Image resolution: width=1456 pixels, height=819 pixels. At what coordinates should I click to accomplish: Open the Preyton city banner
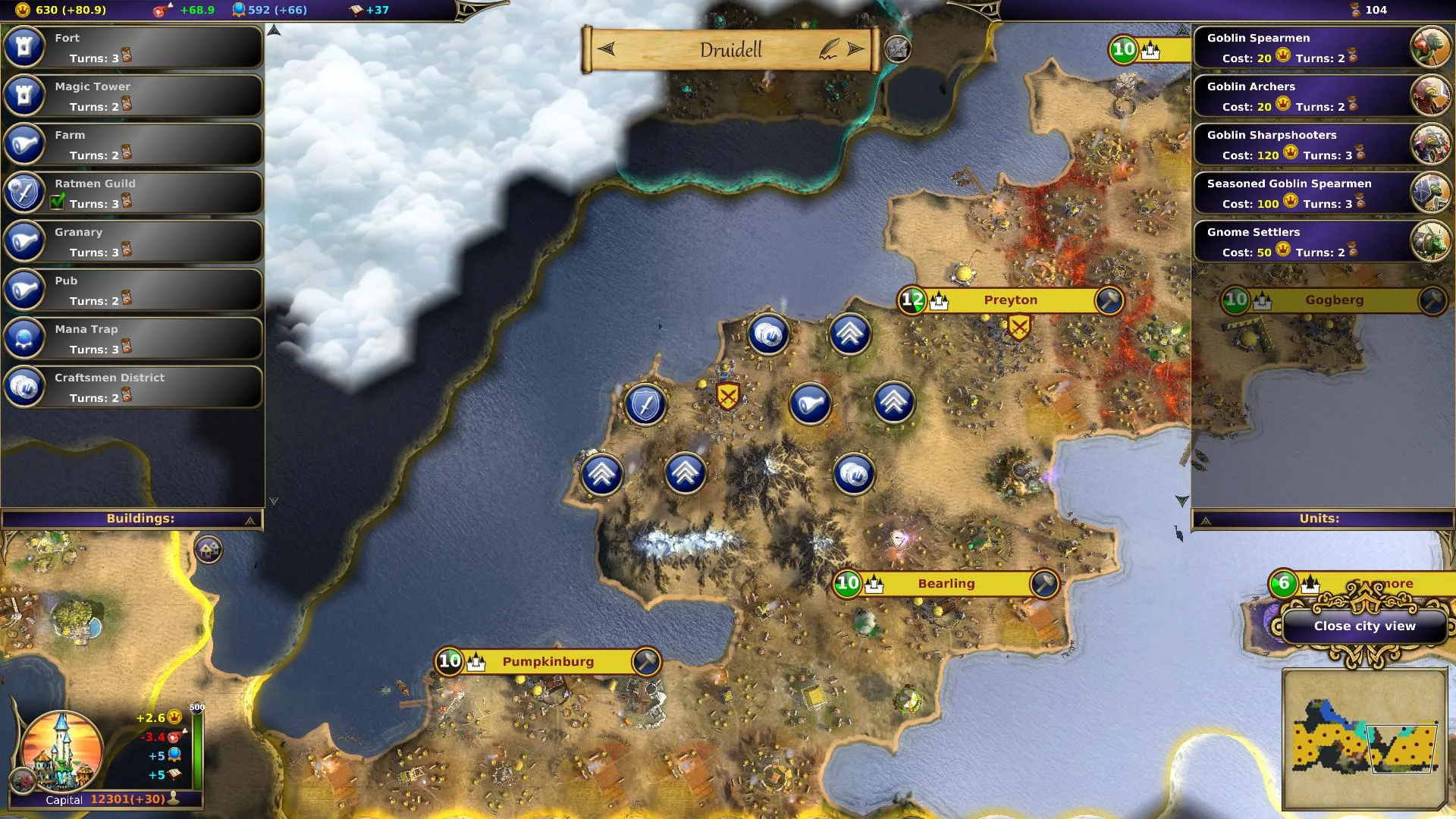pyautogui.click(x=1010, y=300)
